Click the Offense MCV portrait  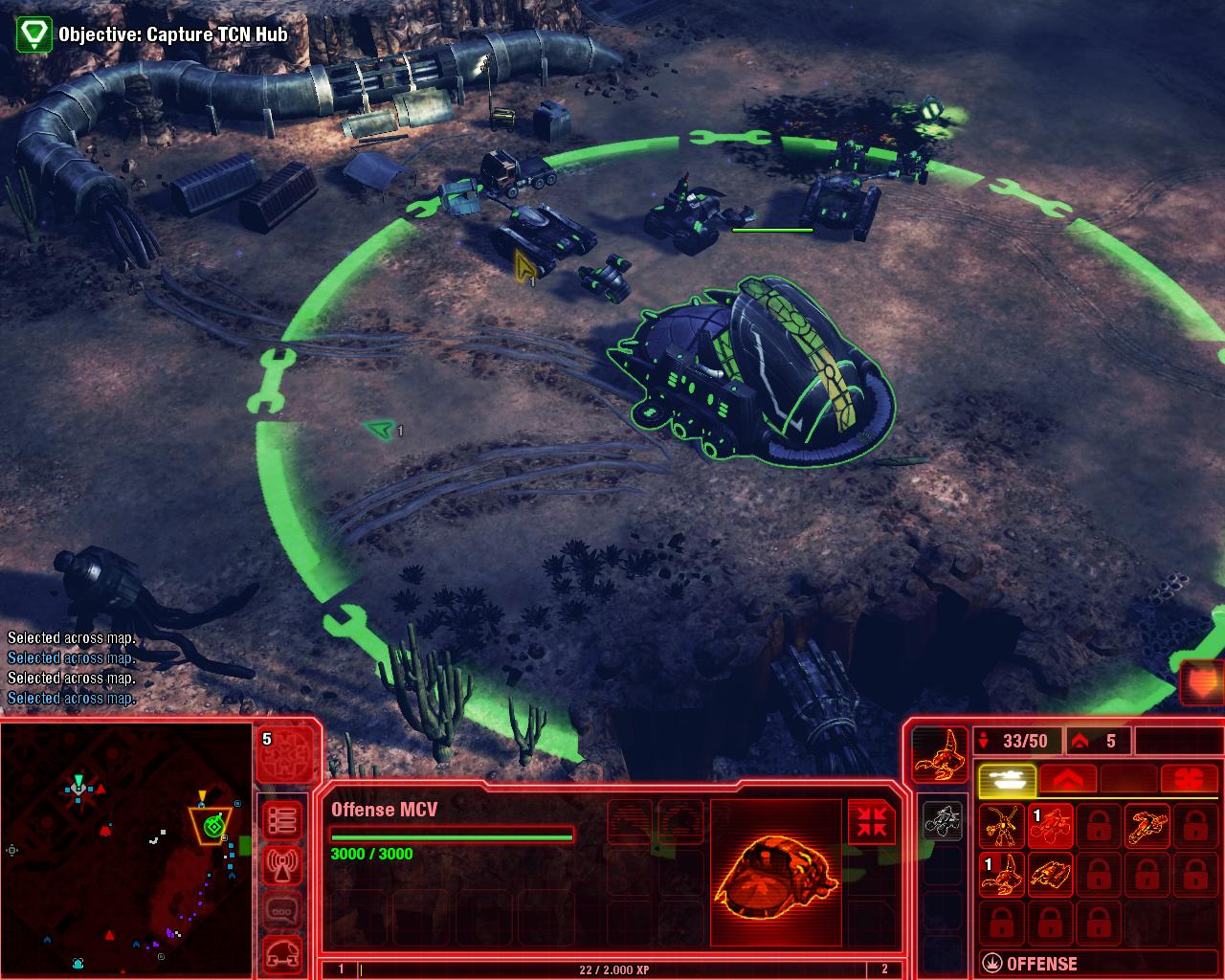tap(777, 873)
